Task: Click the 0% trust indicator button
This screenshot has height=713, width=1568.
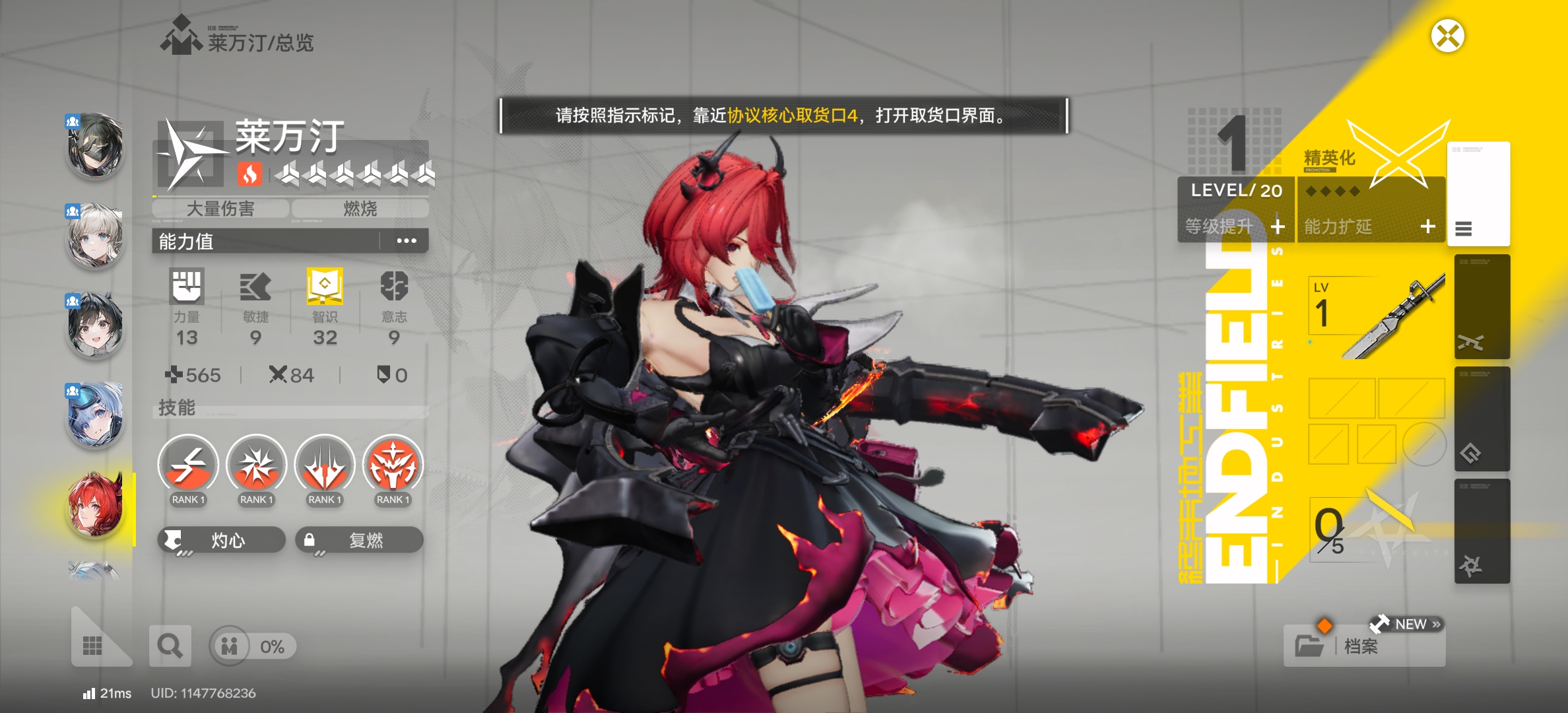Action: pos(253,646)
